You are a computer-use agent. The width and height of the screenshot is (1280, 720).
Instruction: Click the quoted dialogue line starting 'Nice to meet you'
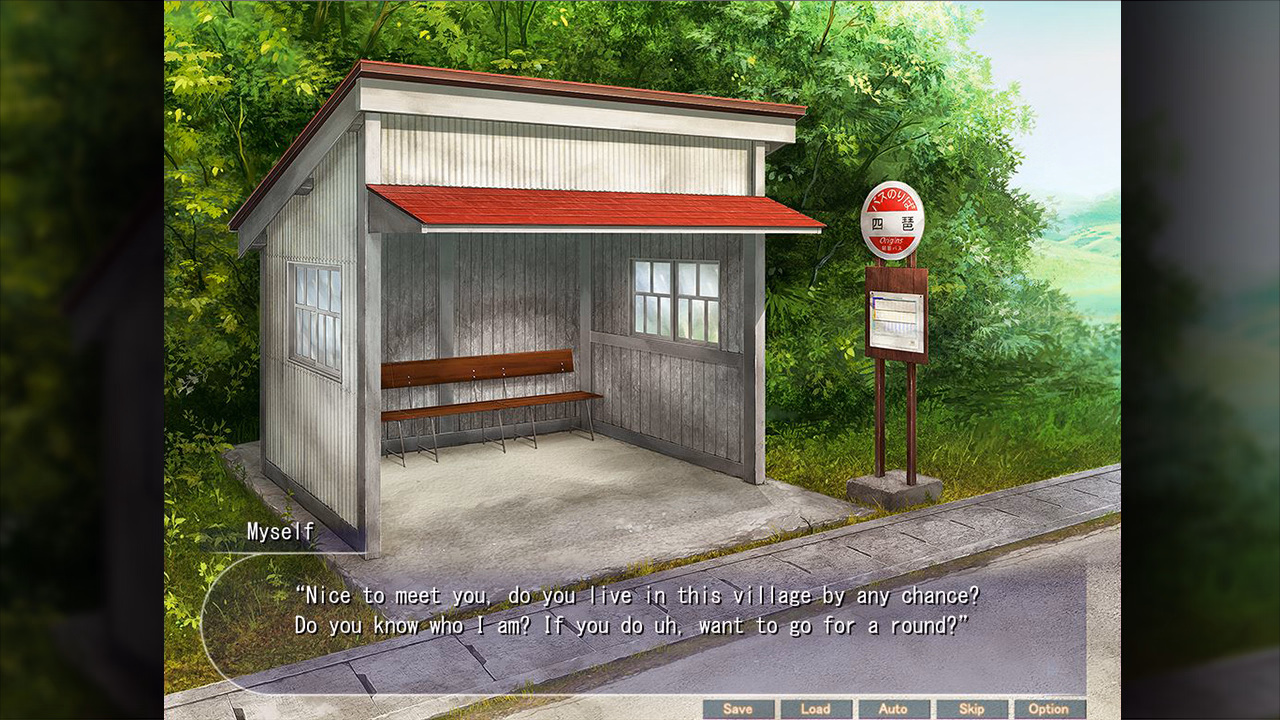pyautogui.click(x=640, y=595)
